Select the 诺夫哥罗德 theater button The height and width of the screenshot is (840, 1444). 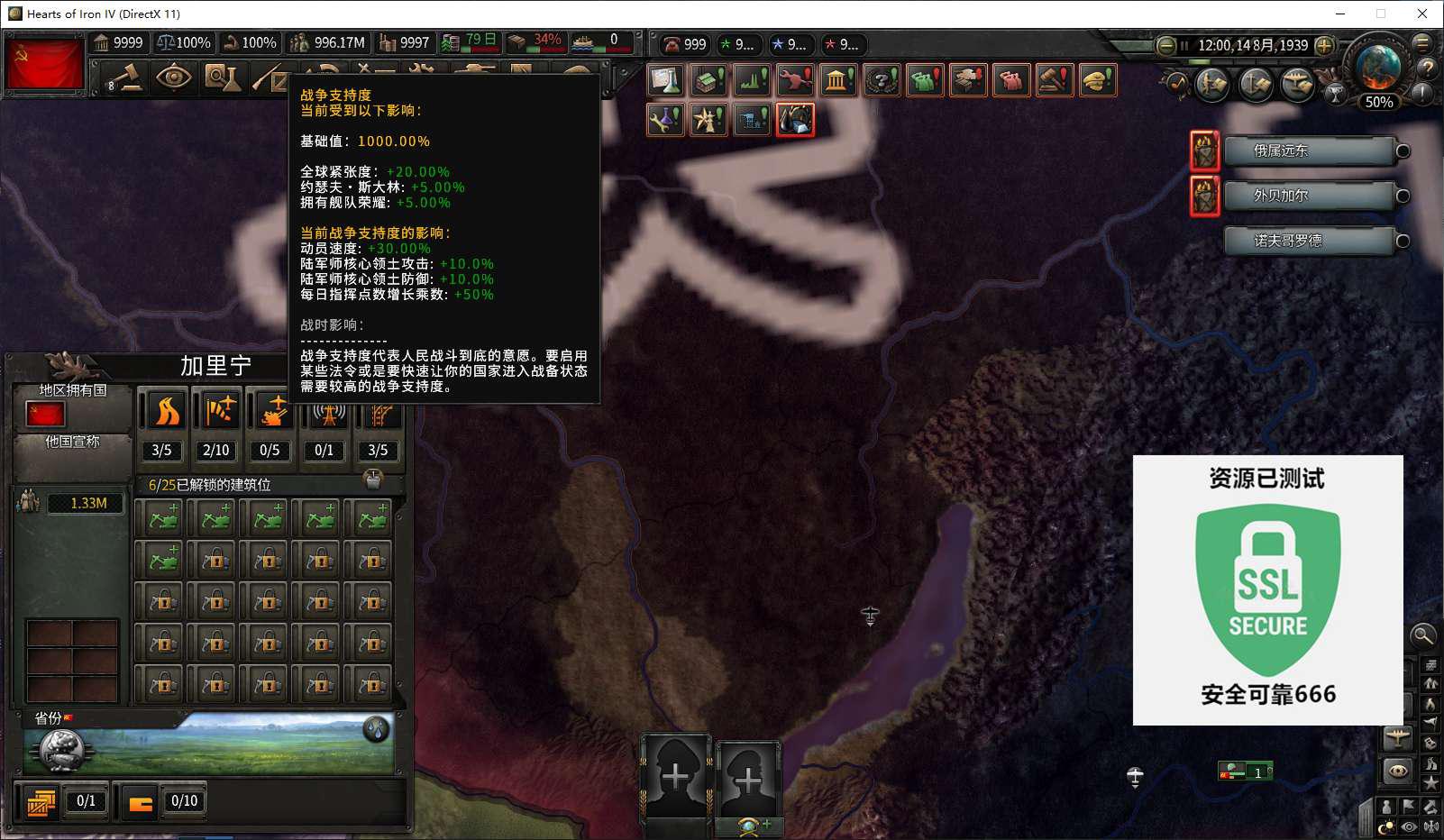[x=1308, y=241]
